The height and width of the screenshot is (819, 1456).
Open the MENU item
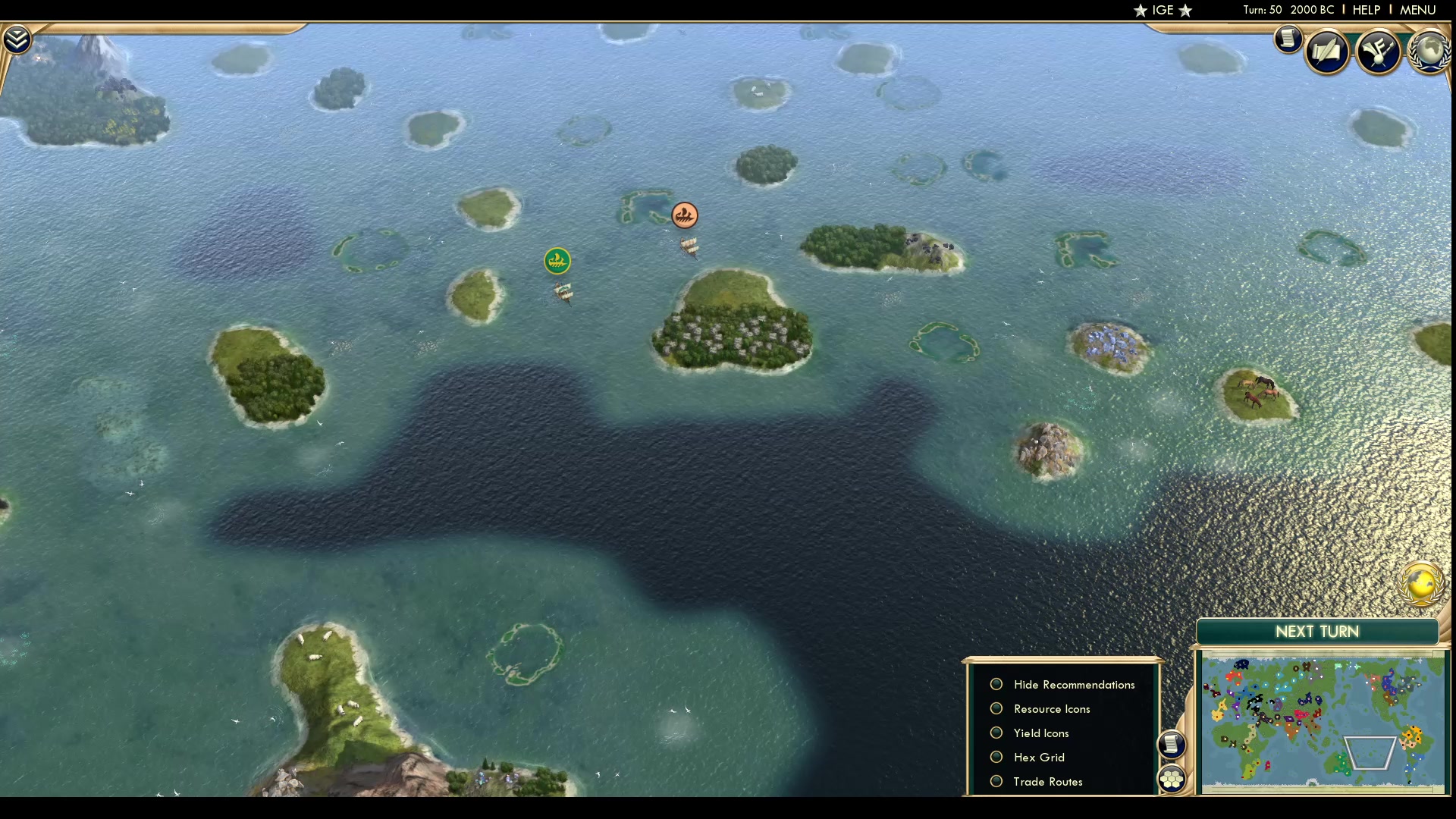point(1417,10)
